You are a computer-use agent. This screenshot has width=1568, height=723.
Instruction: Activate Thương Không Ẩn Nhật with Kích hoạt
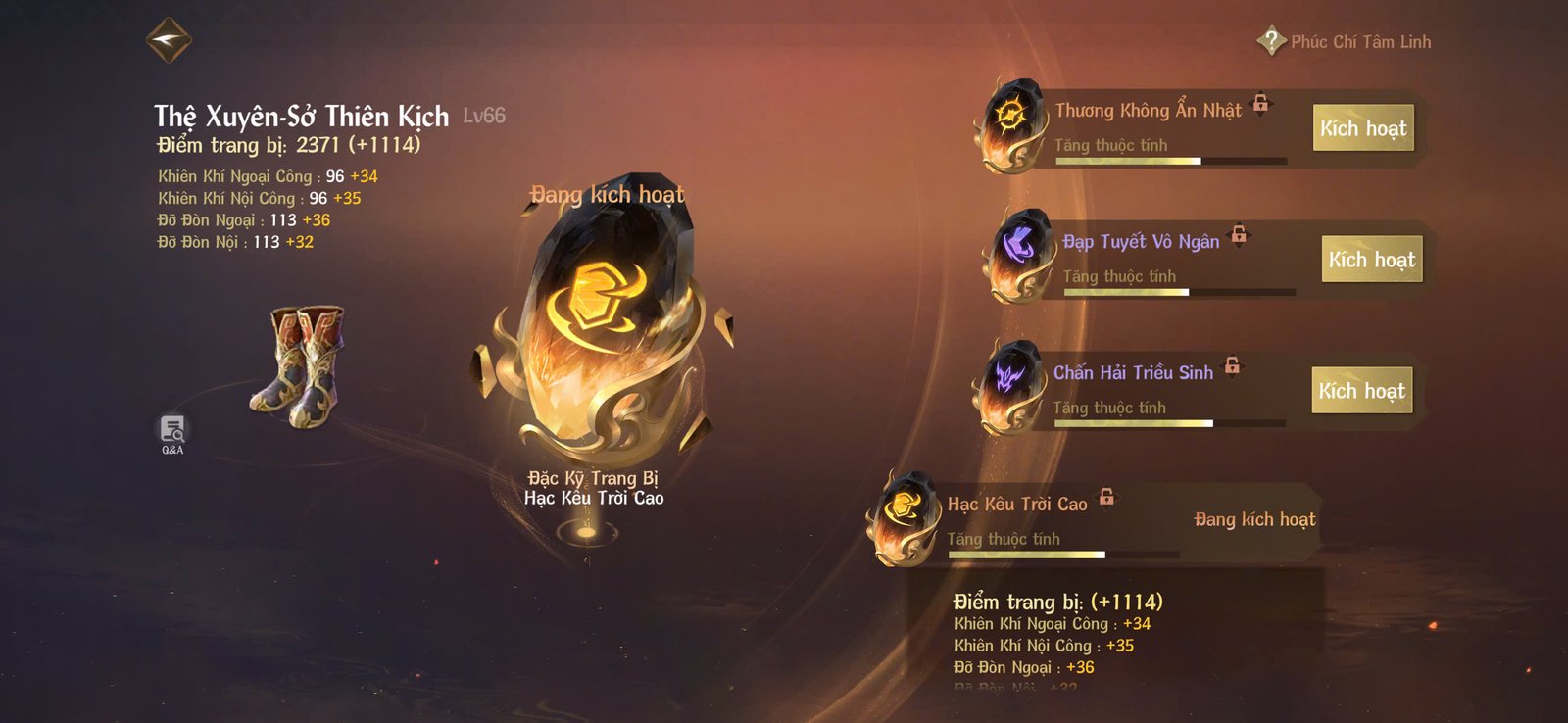(1362, 128)
